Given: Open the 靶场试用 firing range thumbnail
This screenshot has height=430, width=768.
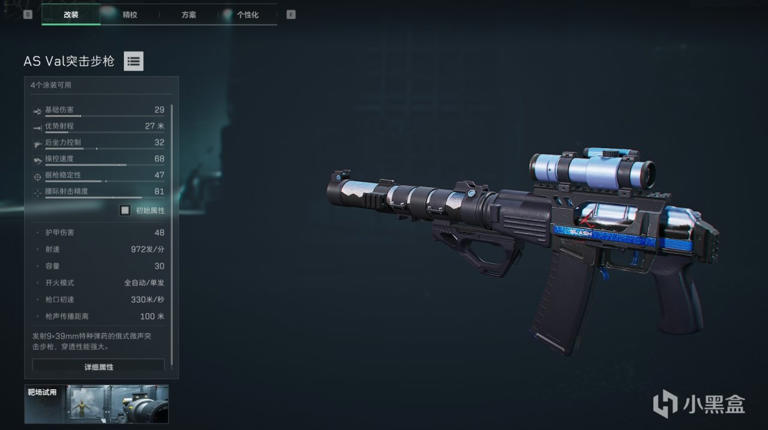Looking at the screenshot, I should click(x=97, y=404).
